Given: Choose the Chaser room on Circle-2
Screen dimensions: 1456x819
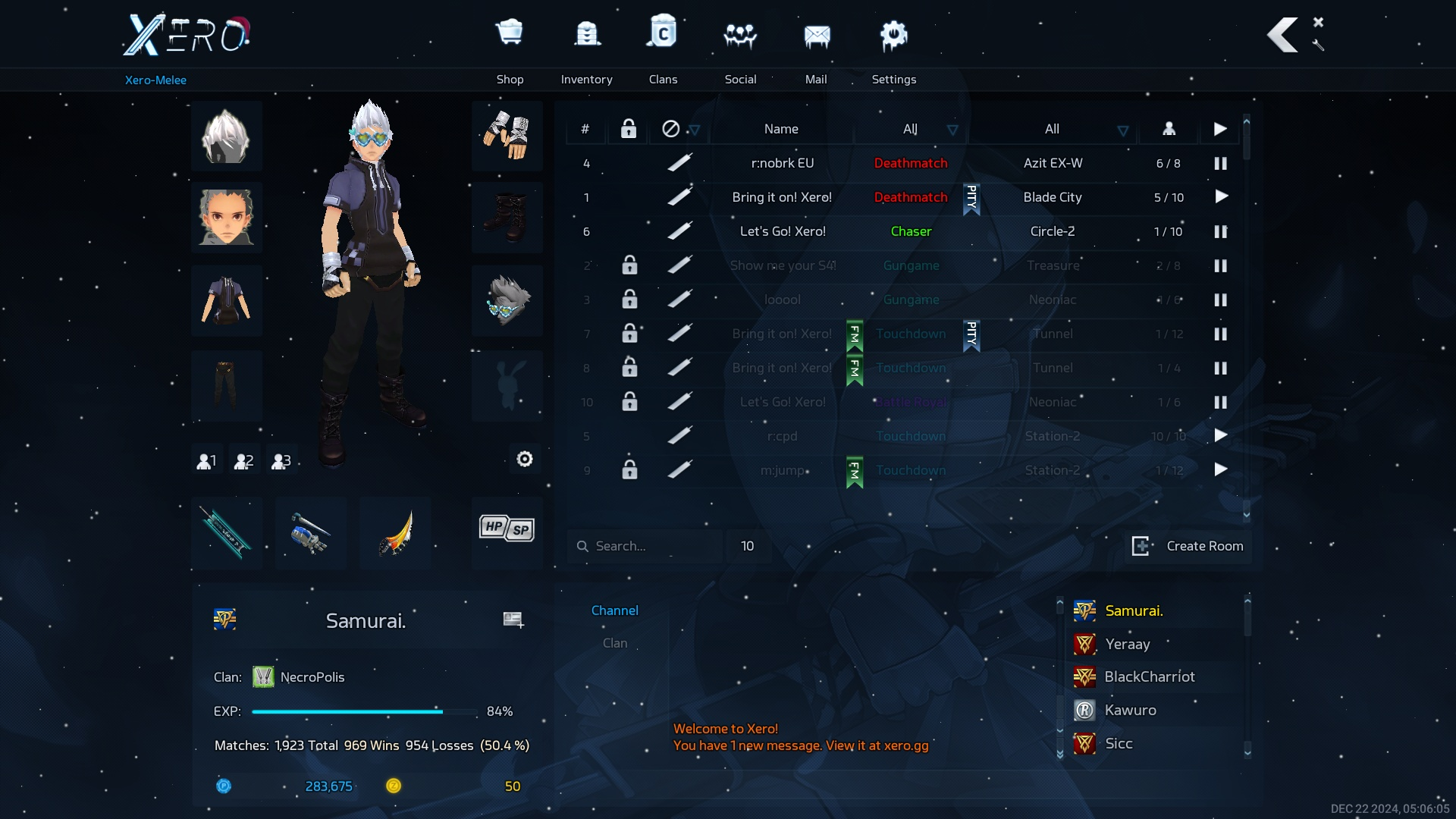Looking at the screenshot, I should coord(782,231).
